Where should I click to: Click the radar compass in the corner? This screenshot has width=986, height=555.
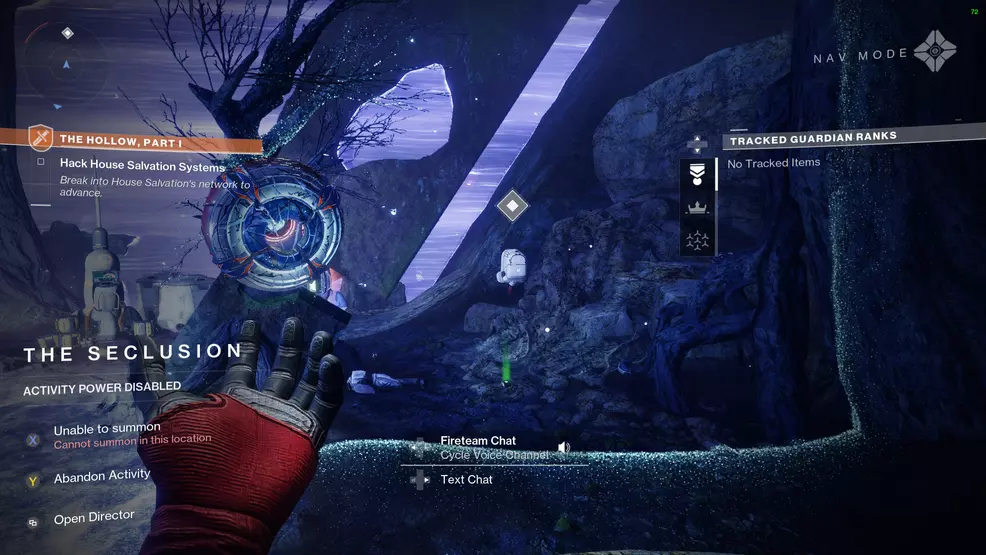click(x=67, y=62)
